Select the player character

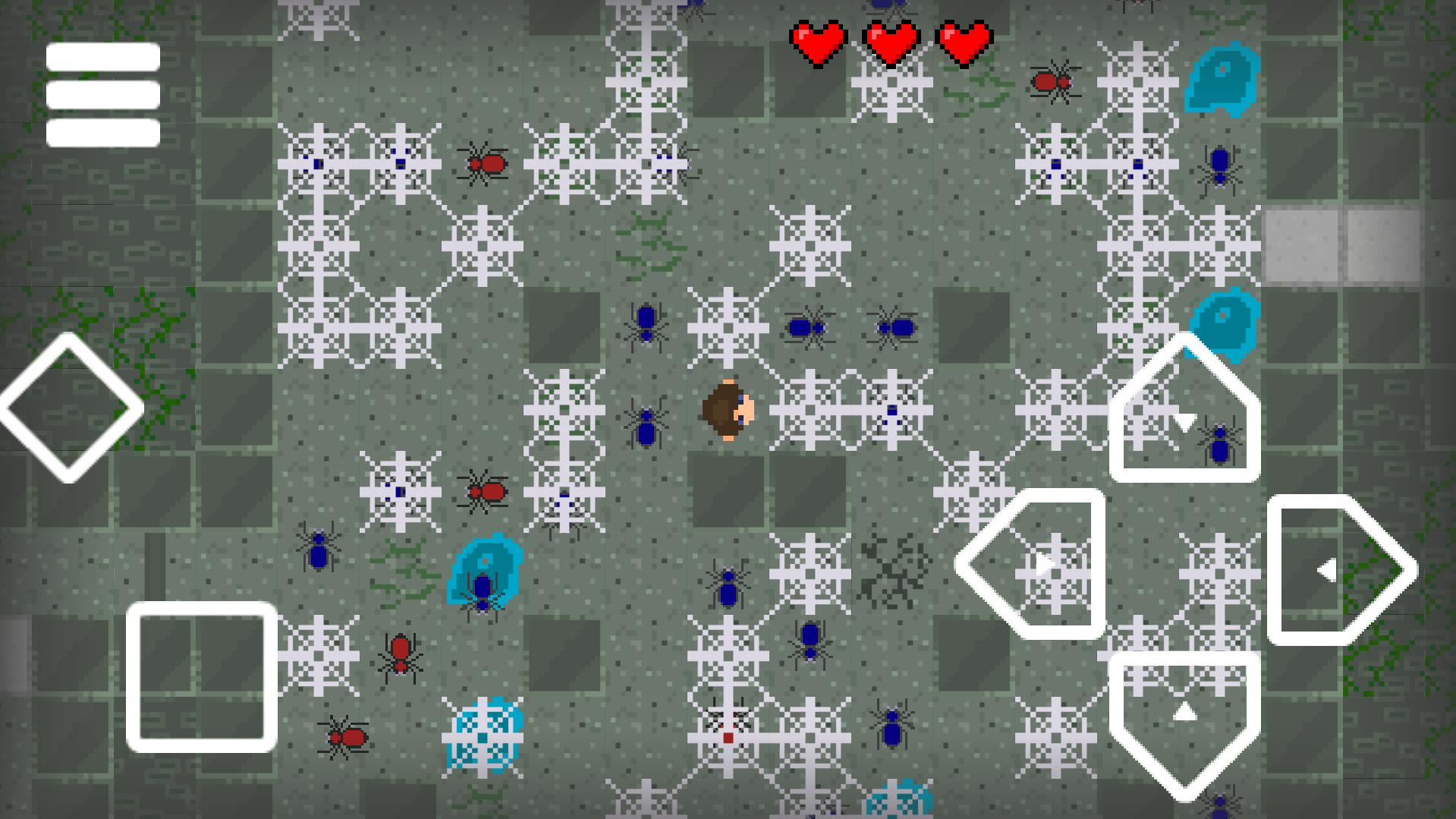tap(730, 410)
